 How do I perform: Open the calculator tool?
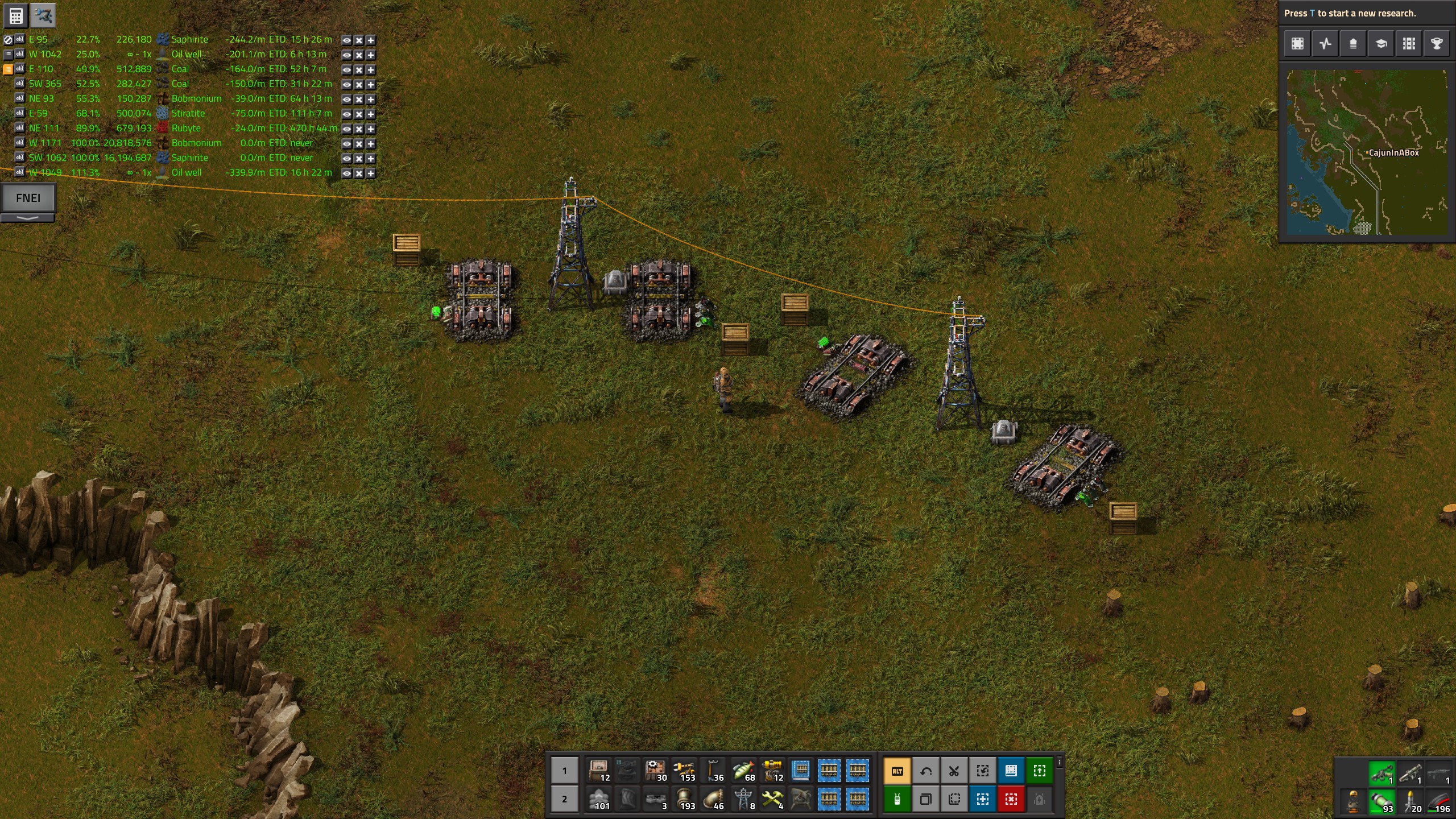[x=15, y=15]
